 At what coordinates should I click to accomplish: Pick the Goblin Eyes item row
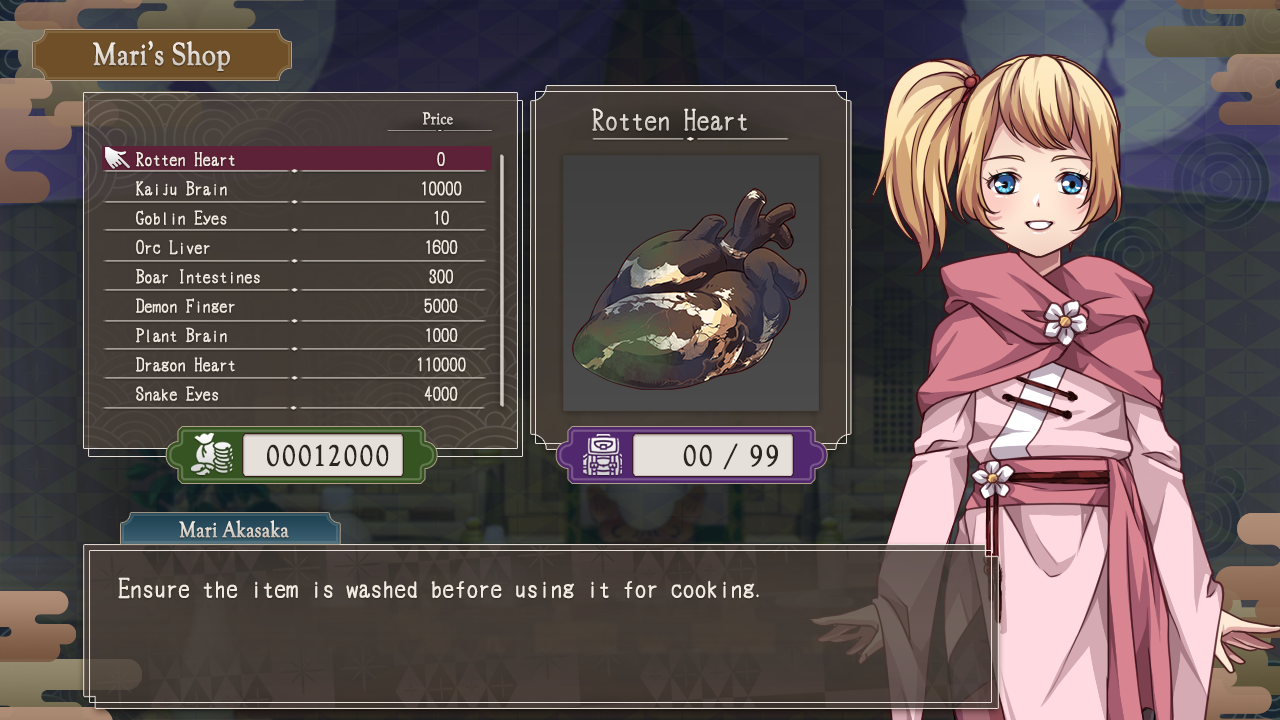point(298,218)
